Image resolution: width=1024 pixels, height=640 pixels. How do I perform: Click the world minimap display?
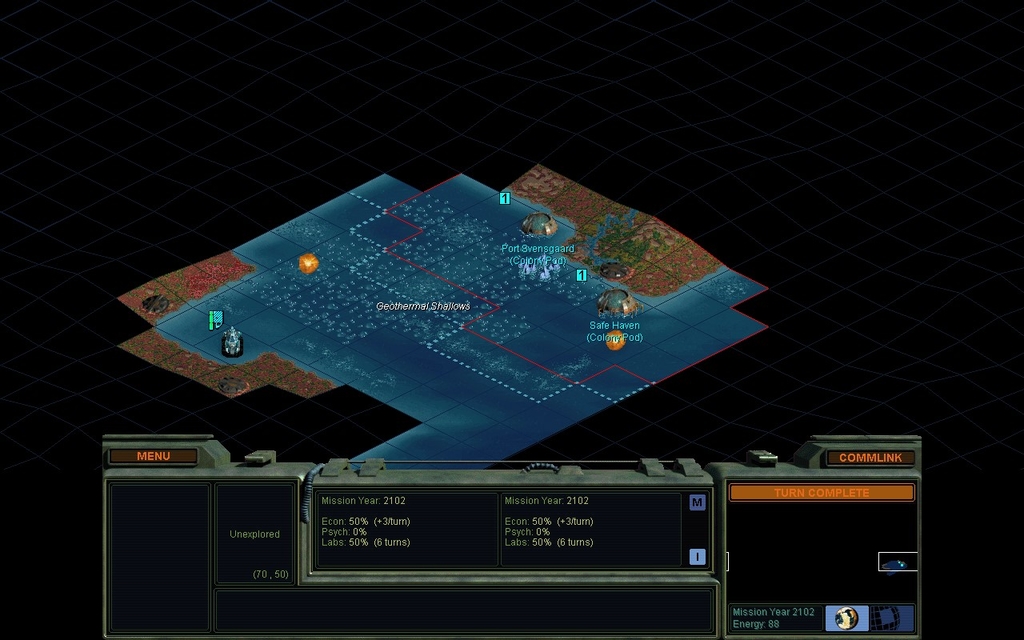click(x=821, y=551)
